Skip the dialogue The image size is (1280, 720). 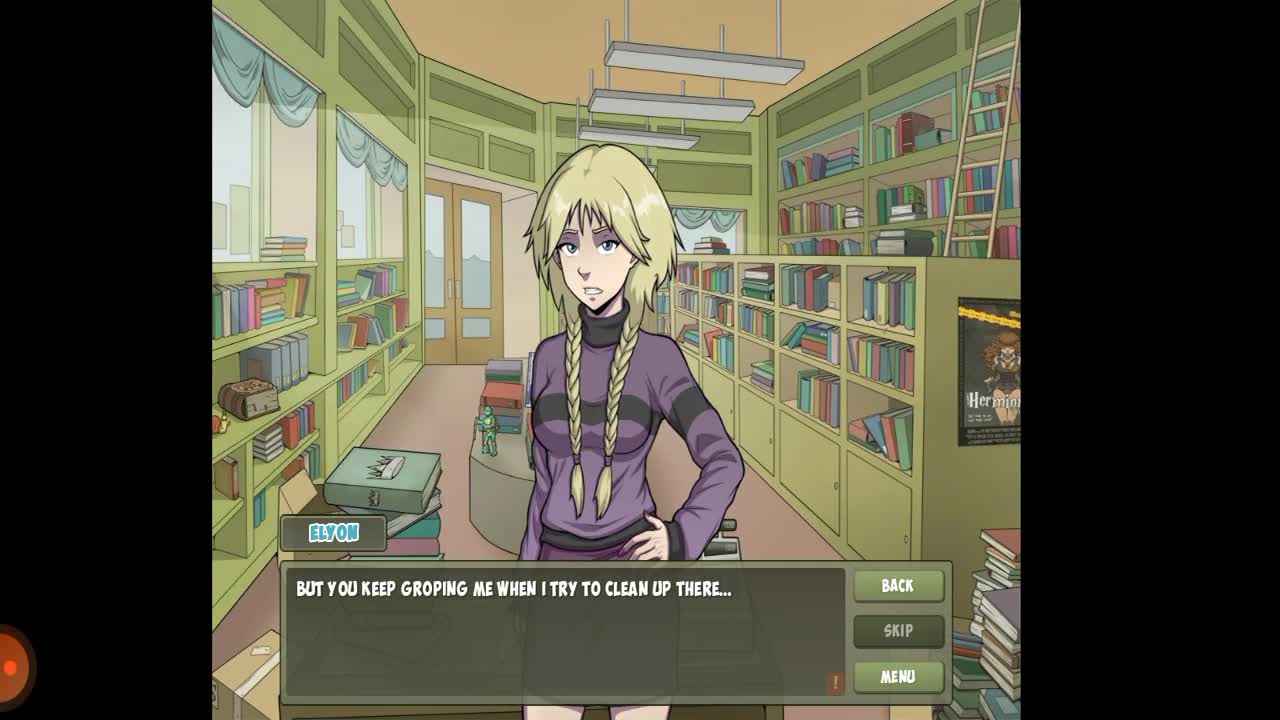[x=898, y=631]
